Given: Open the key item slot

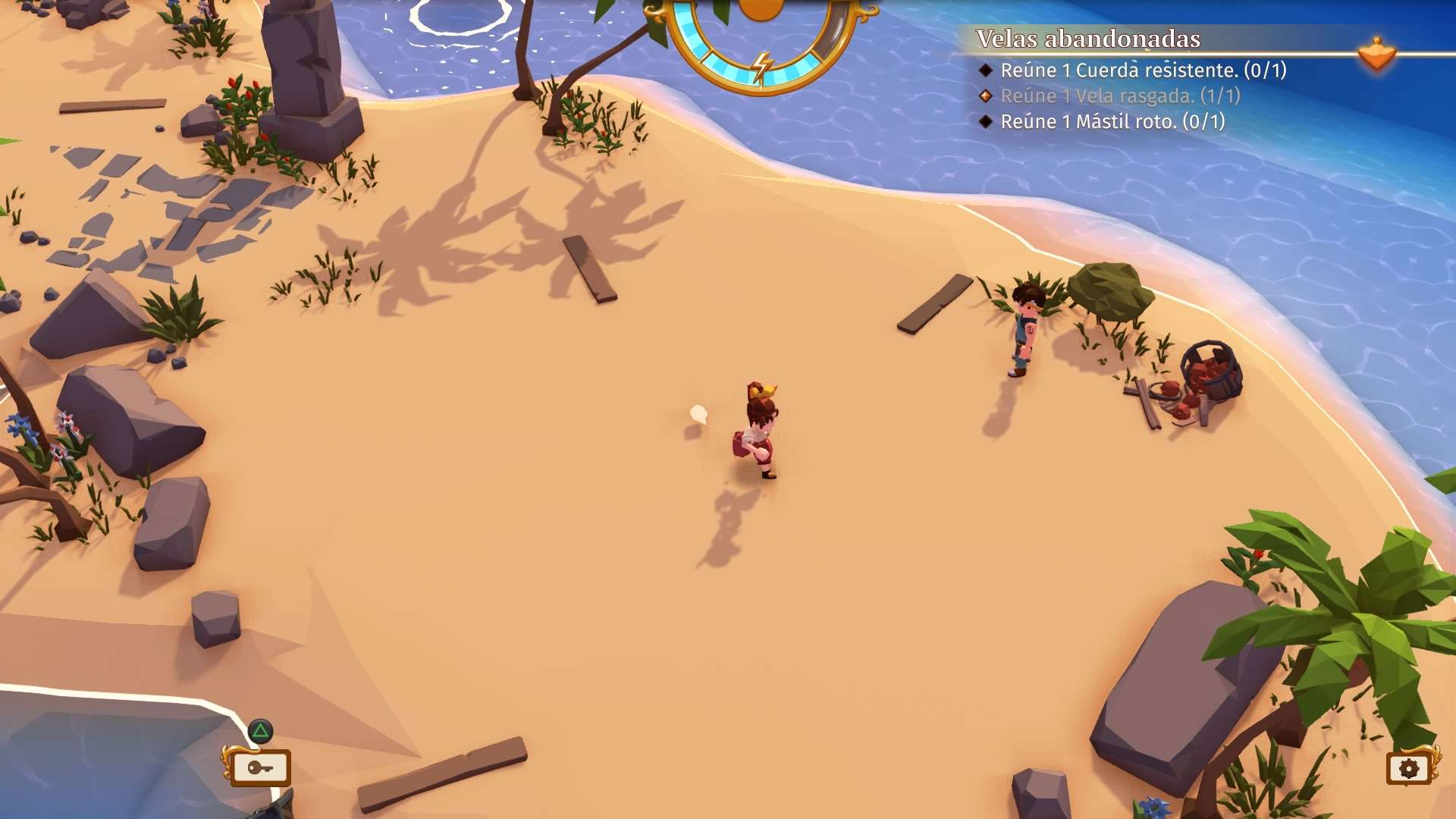Looking at the screenshot, I should point(259,768).
